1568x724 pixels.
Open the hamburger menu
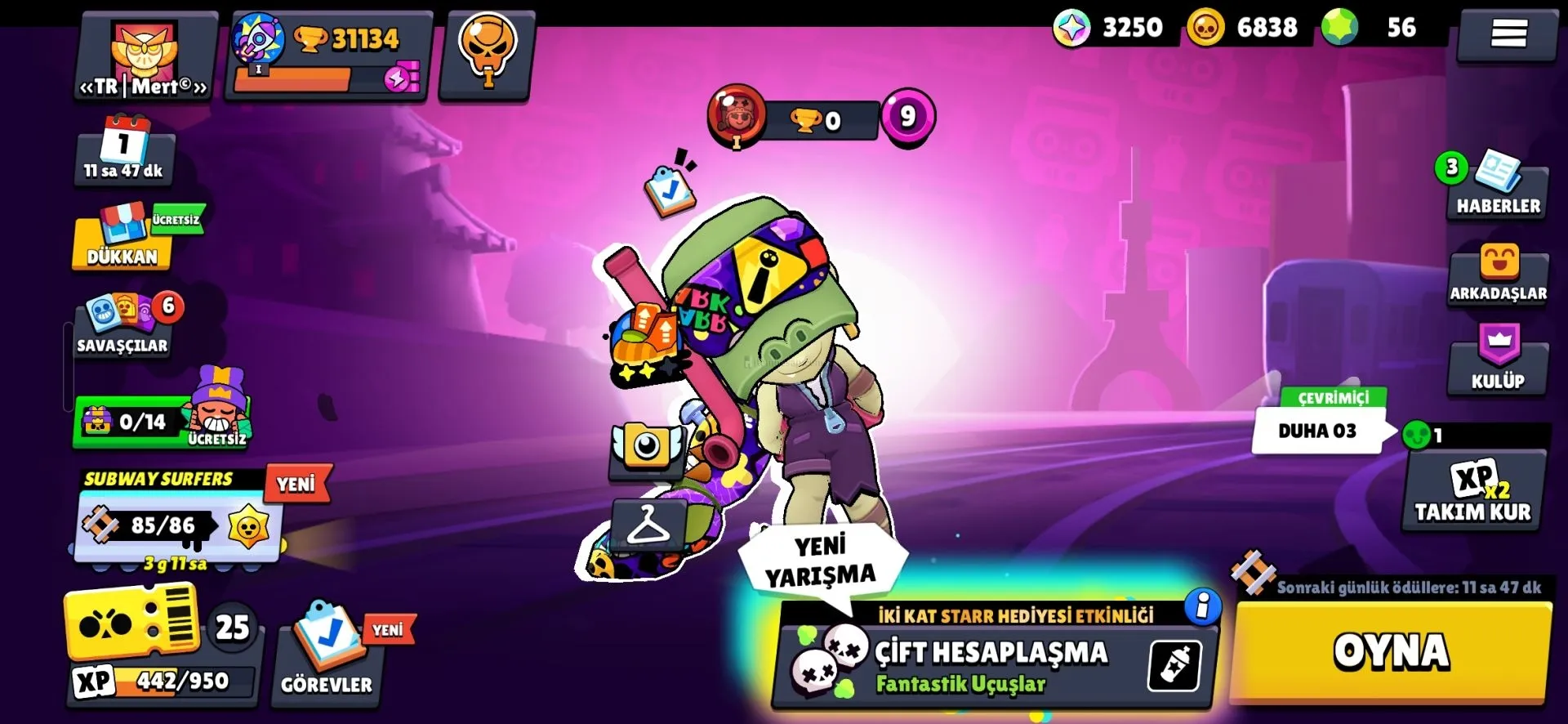point(1508,34)
